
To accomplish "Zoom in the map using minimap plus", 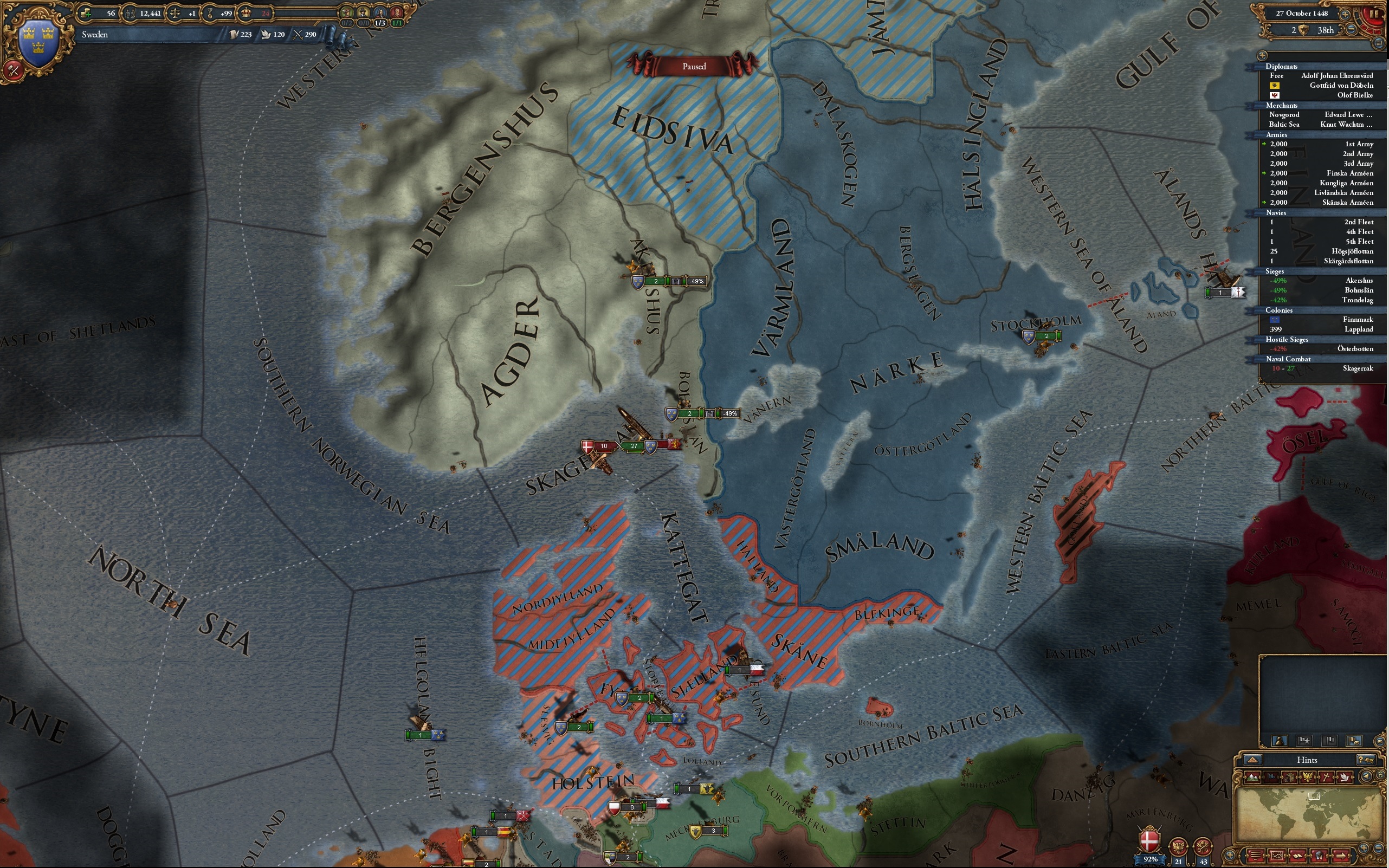I will [1364, 848].
